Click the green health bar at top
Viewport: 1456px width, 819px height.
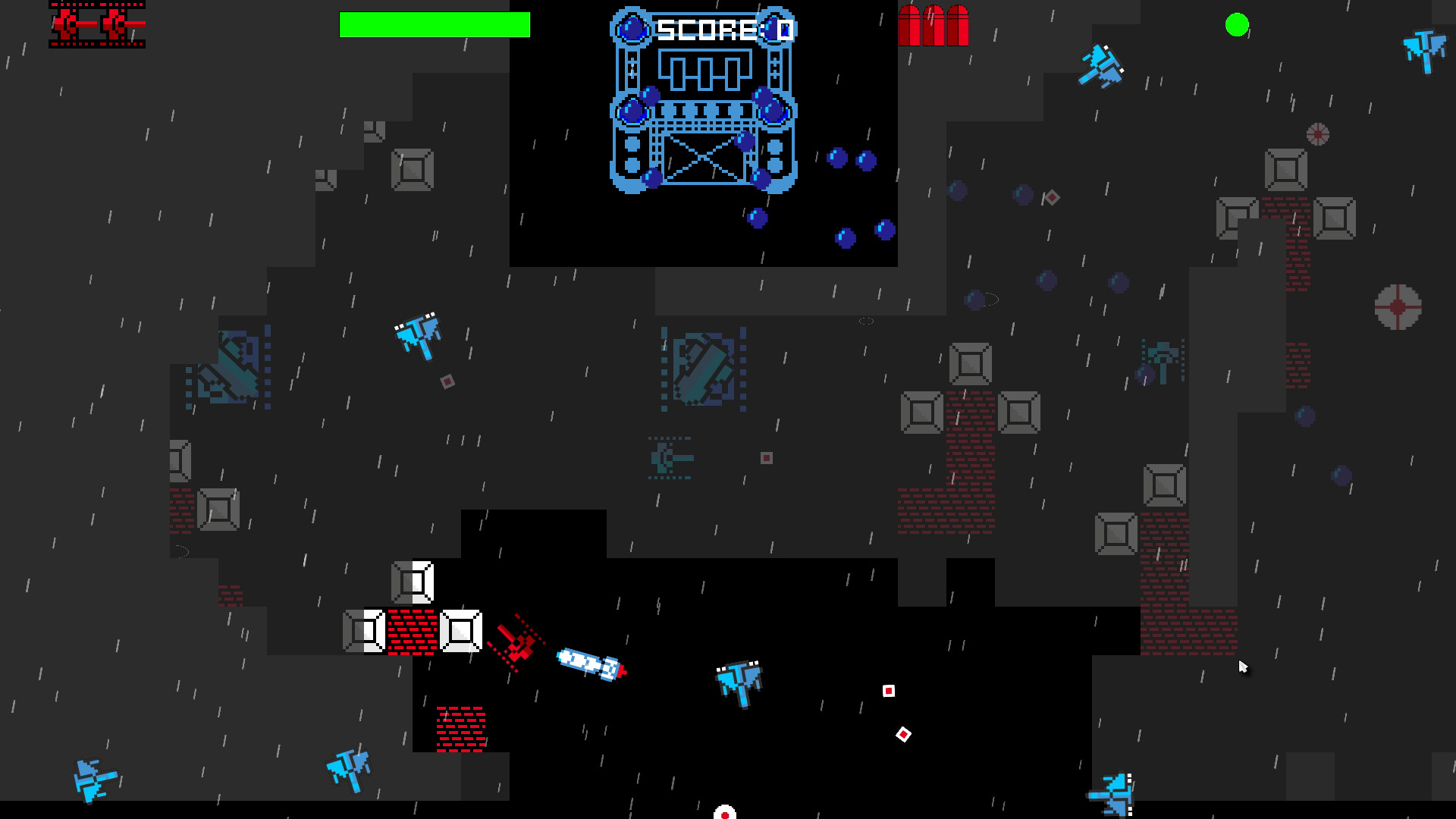click(435, 25)
